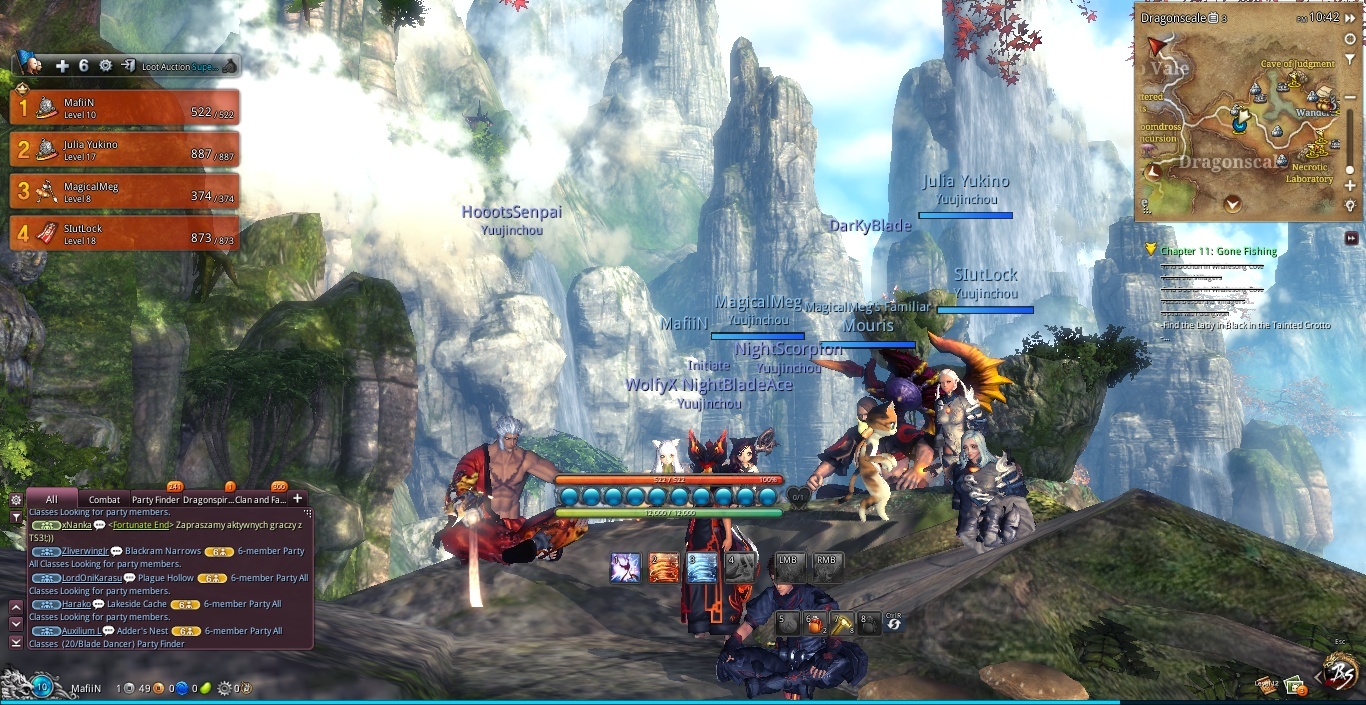Open the party settings gear icon
The image size is (1366, 705).
(x=105, y=66)
